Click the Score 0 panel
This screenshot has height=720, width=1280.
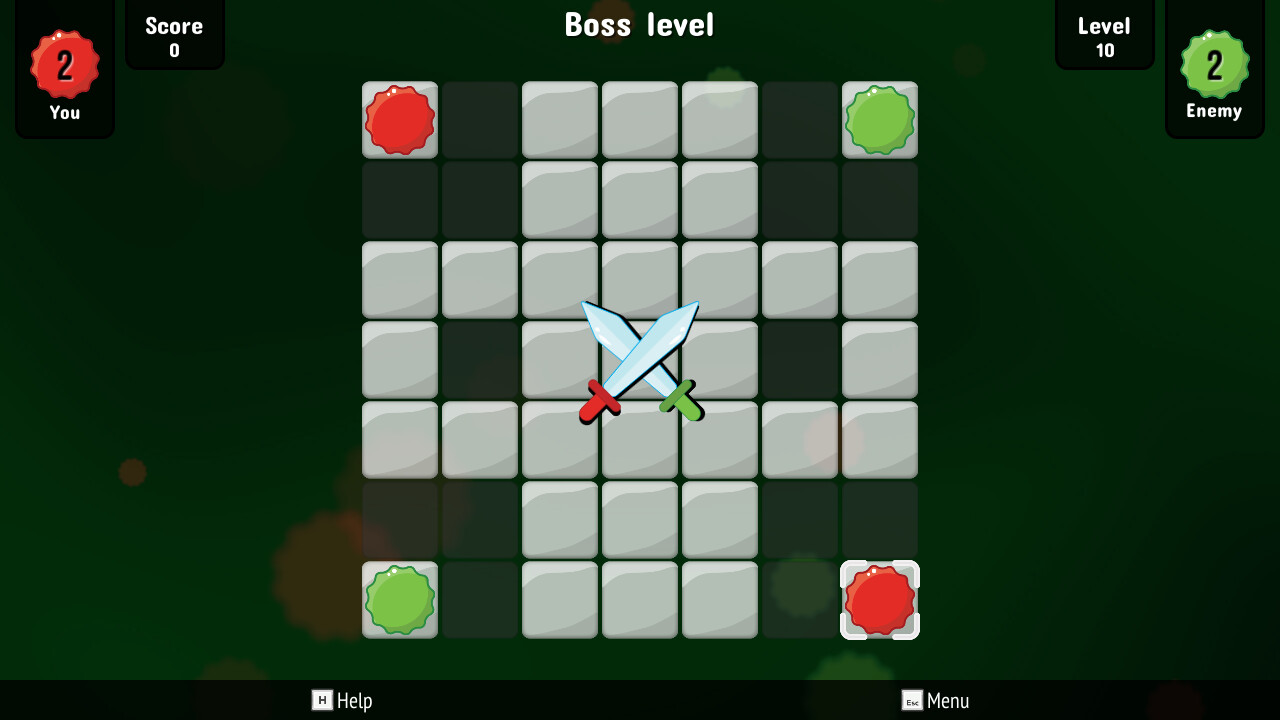[x=174, y=35]
